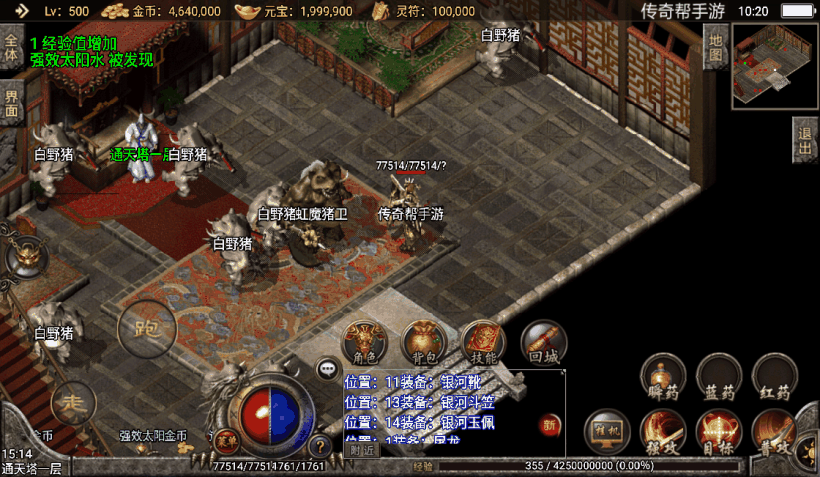The width and height of the screenshot is (820, 477).
Task: Open the 地图 map tab
Action: coord(716,47)
